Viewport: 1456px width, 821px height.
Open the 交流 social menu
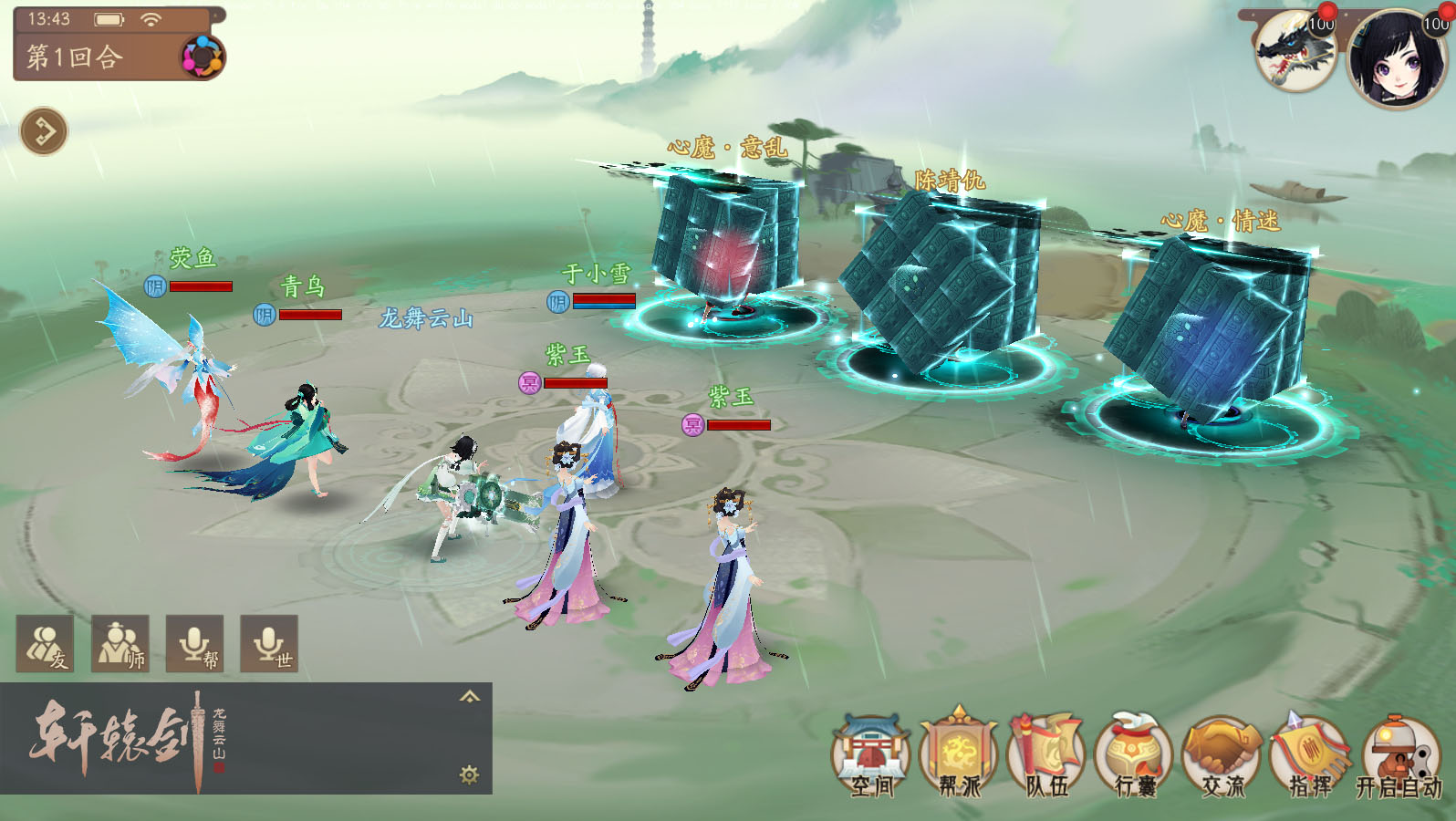click(x=1222, y=757)
